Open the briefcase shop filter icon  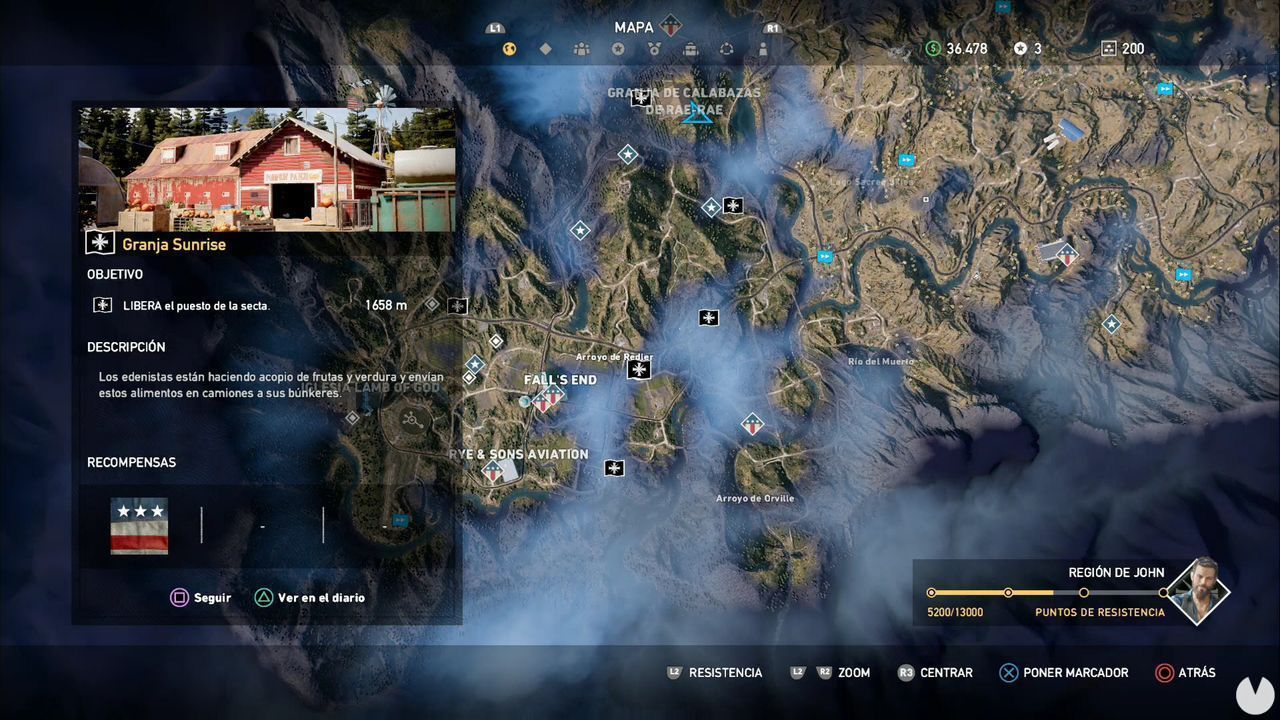(692, 48)
